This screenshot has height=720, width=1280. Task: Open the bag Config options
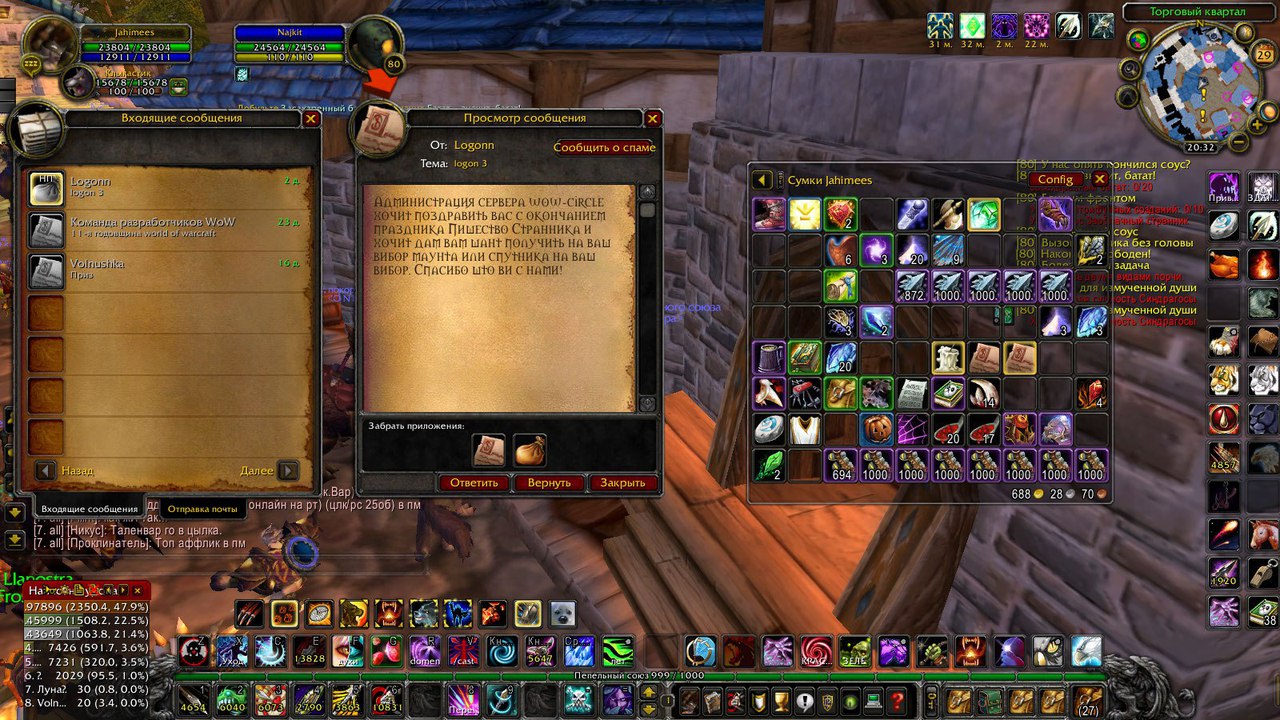[x=1055, y=179]
